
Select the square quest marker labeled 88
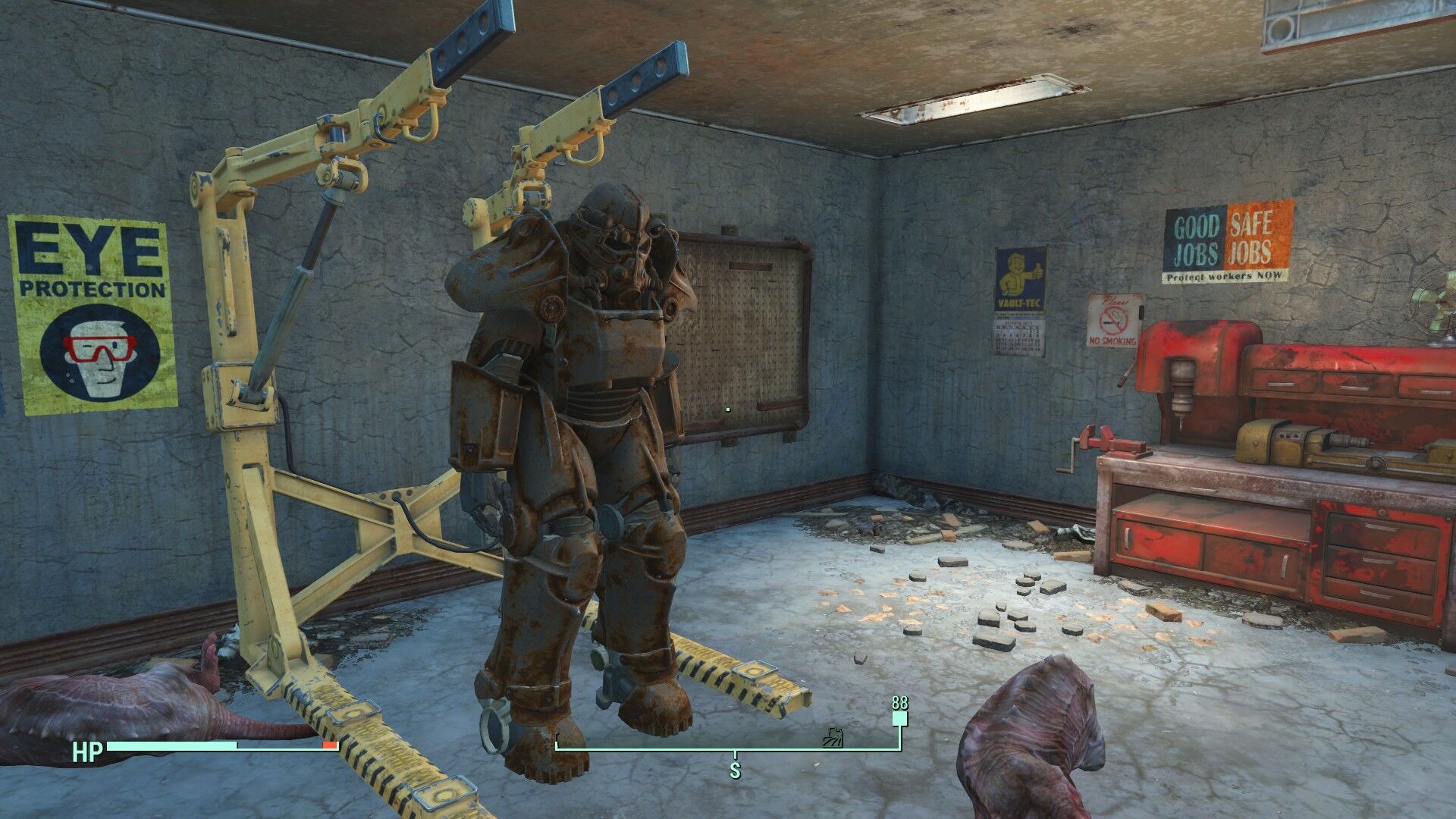click(899, 719)
